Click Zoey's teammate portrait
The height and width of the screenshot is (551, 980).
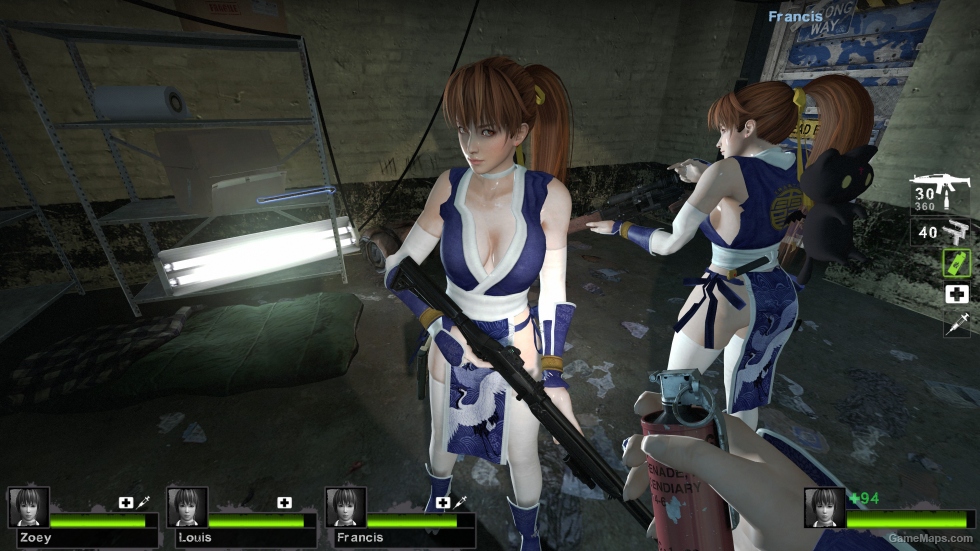pyautogui.click(x=28, y=507)
